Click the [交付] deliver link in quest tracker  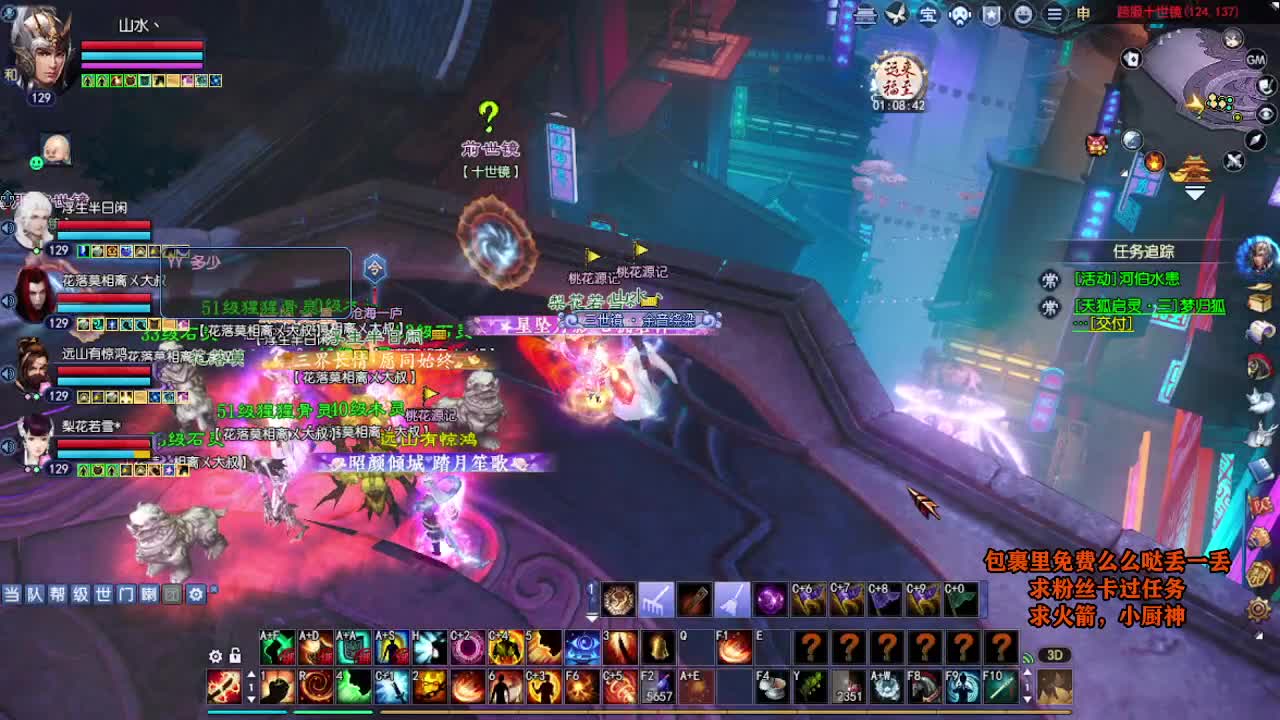point(1112,322)
